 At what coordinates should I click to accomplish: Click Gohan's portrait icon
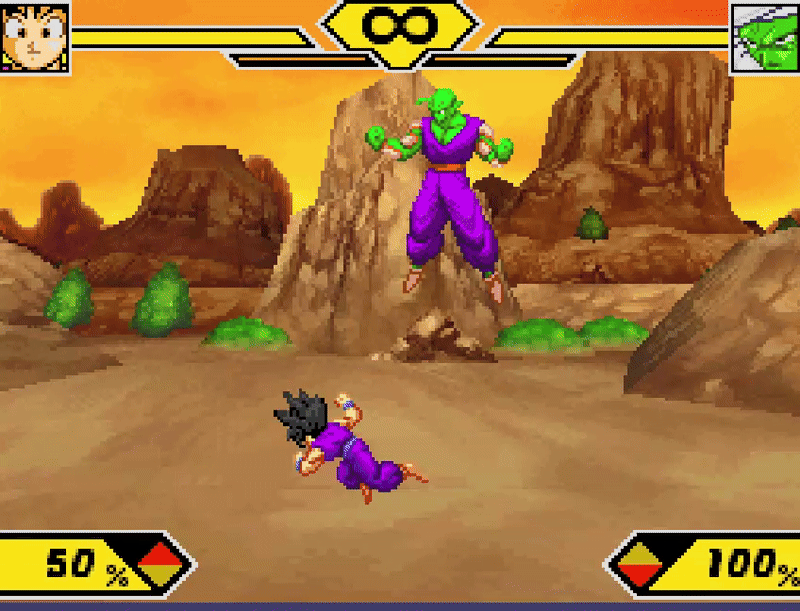coord(35,37)
